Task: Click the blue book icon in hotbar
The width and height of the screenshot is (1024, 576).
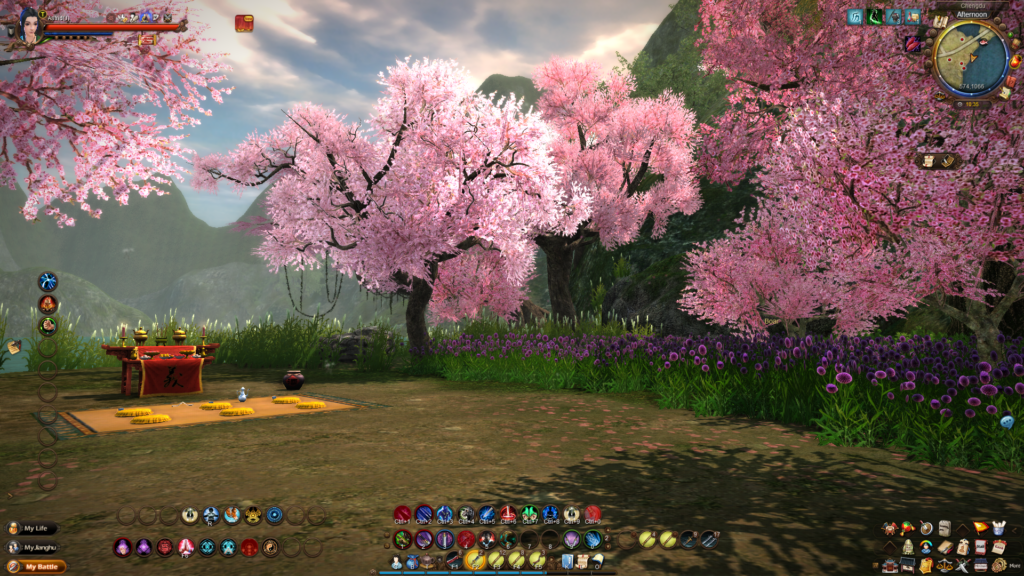Action: (567, 562)
